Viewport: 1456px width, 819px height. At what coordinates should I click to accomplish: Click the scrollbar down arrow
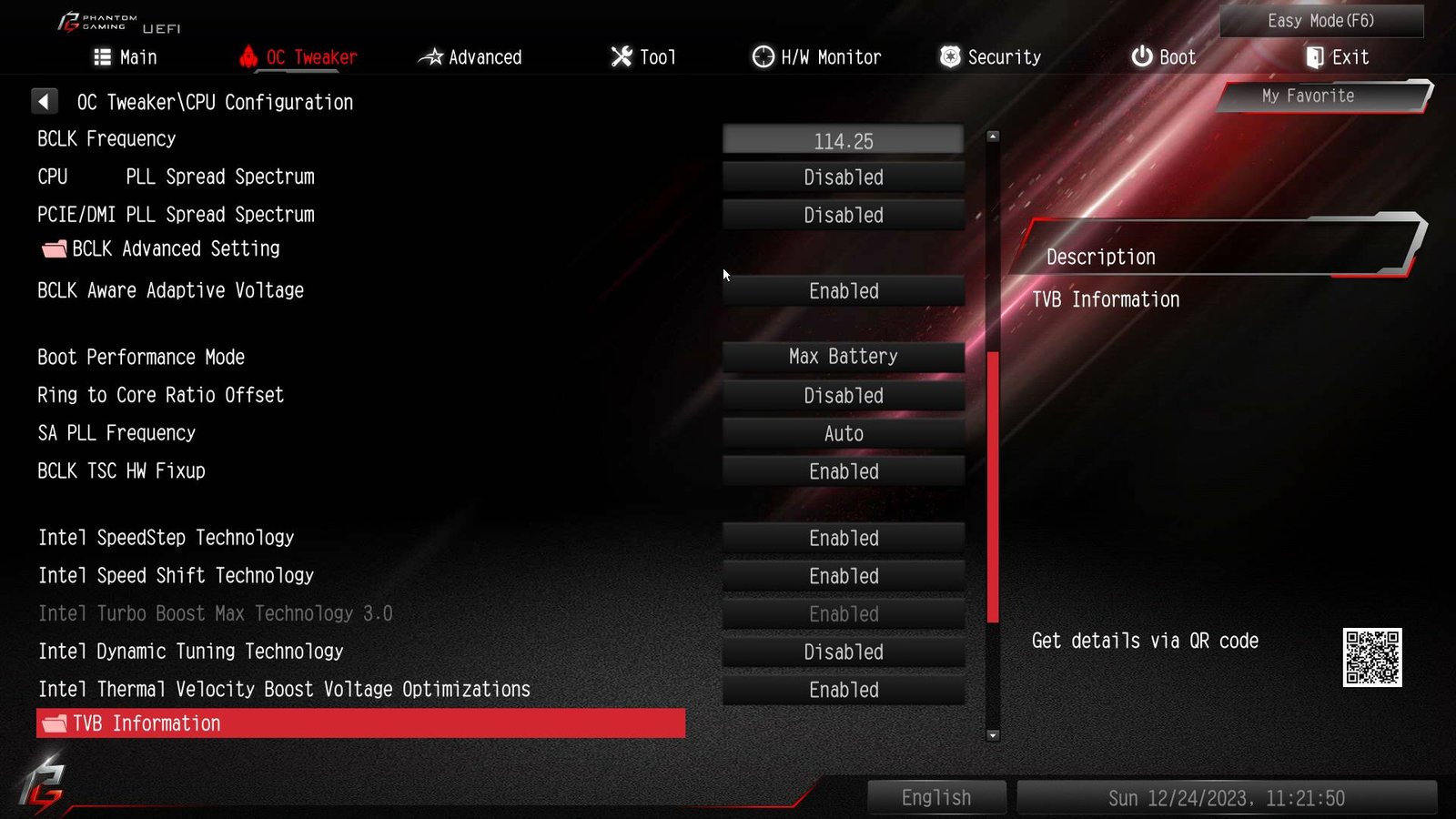click(993, 735)
